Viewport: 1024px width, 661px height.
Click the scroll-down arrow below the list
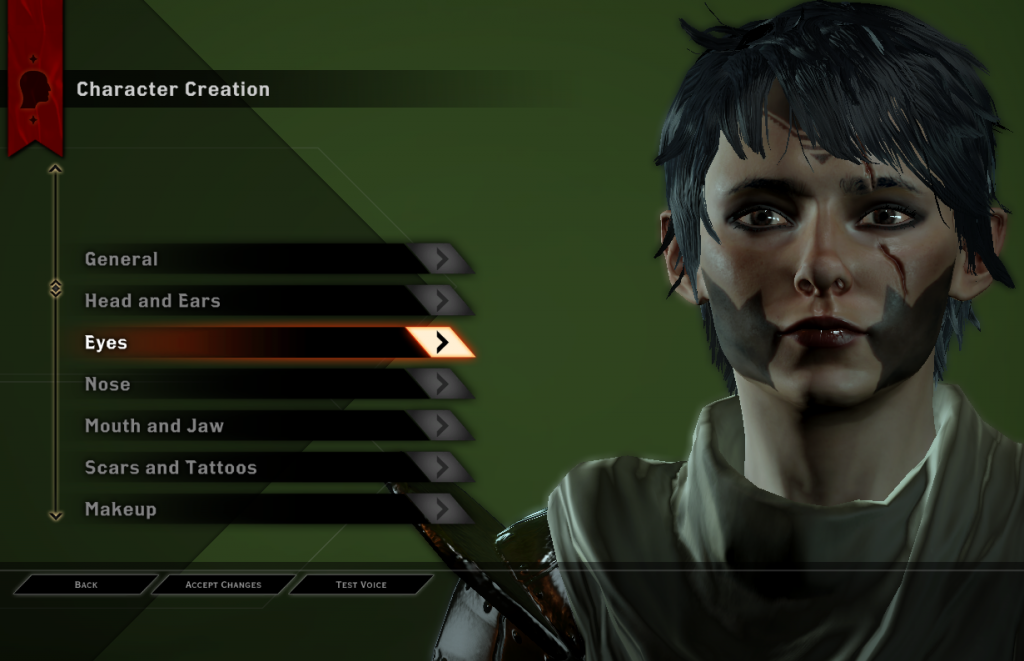[55, 515]
